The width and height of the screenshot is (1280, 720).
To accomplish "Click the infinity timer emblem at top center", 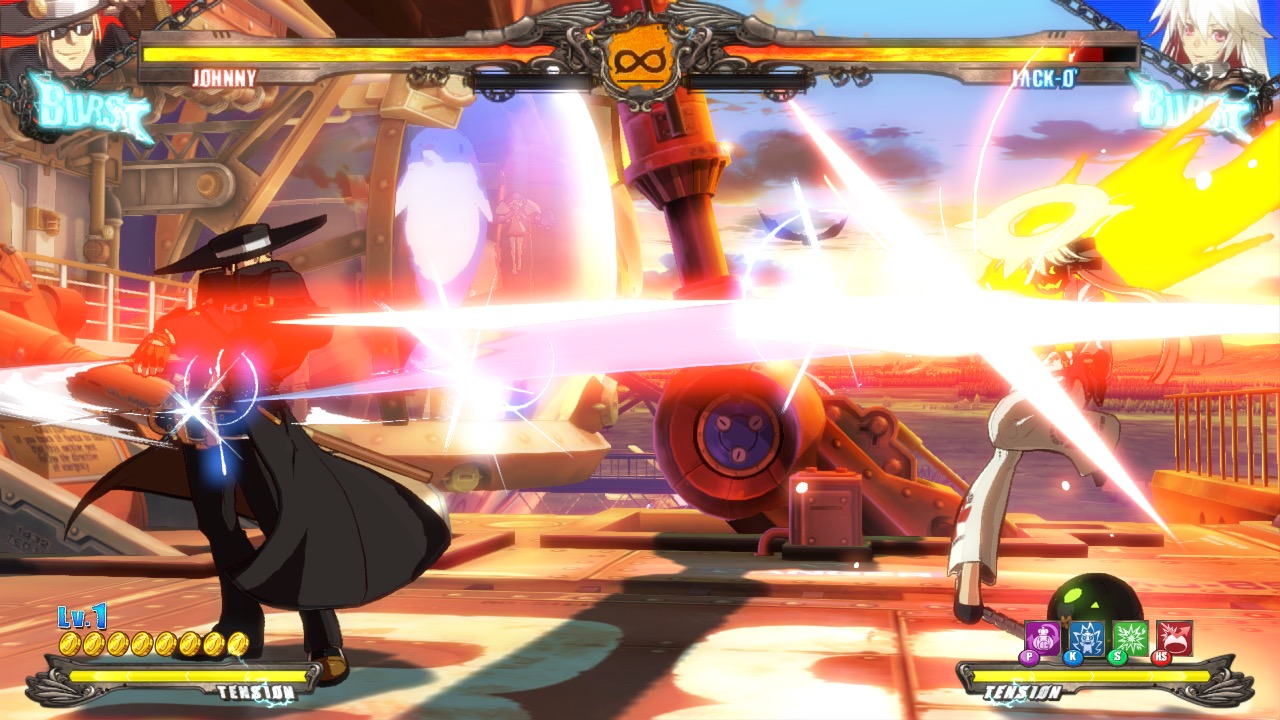I will (640, 60).
